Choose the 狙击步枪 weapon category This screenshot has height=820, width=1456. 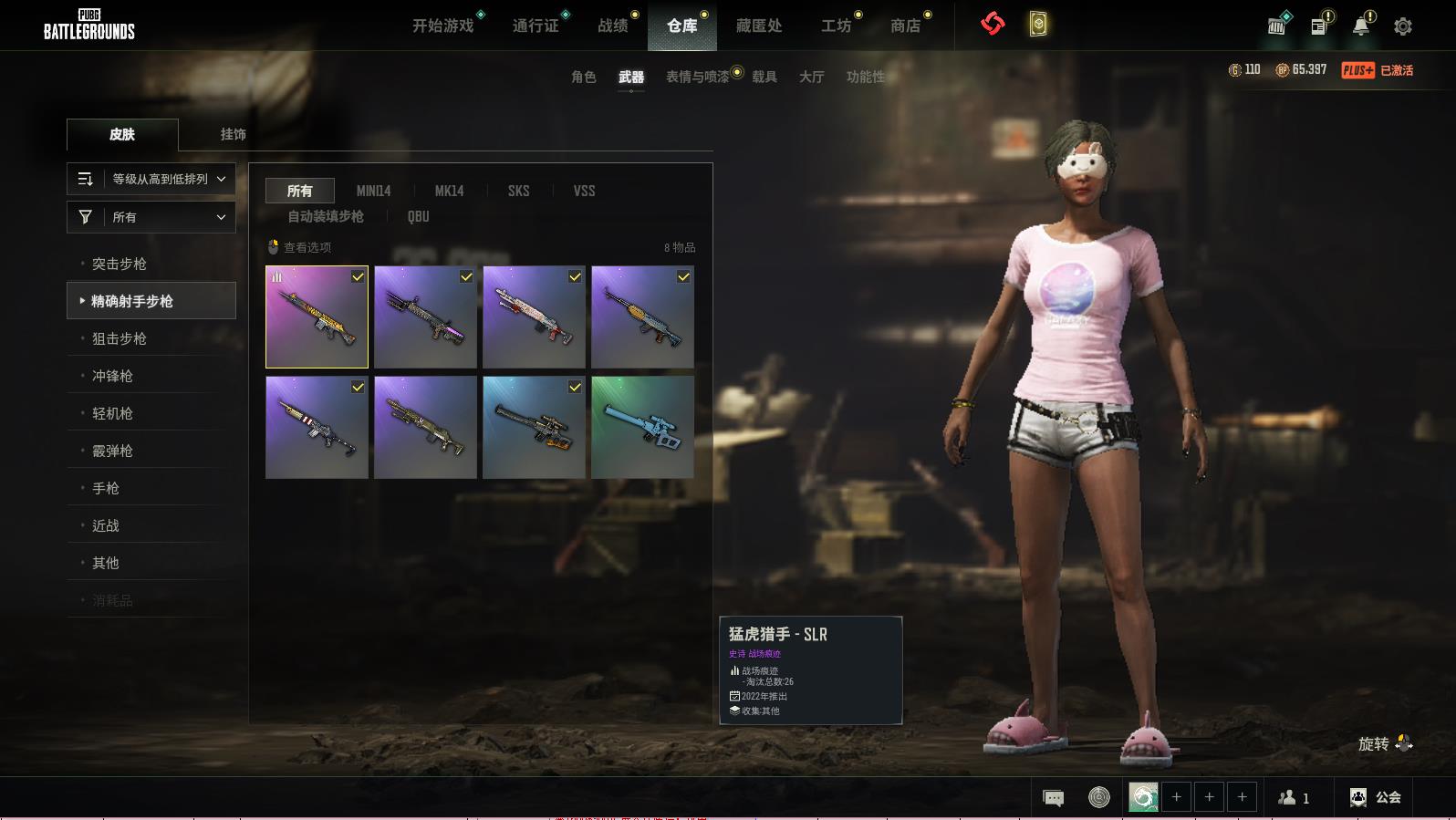[120, 338]
